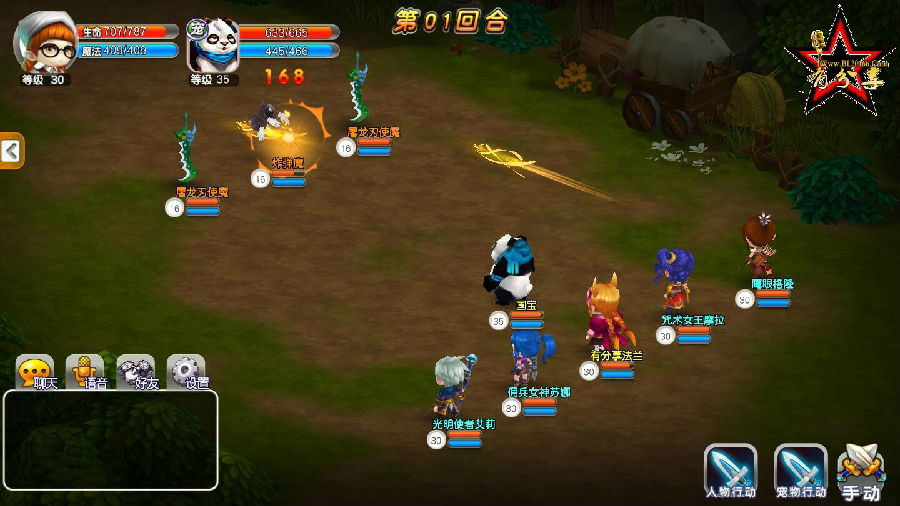
Task: Open the 聊天 chat button
Action: pos(36,372)
